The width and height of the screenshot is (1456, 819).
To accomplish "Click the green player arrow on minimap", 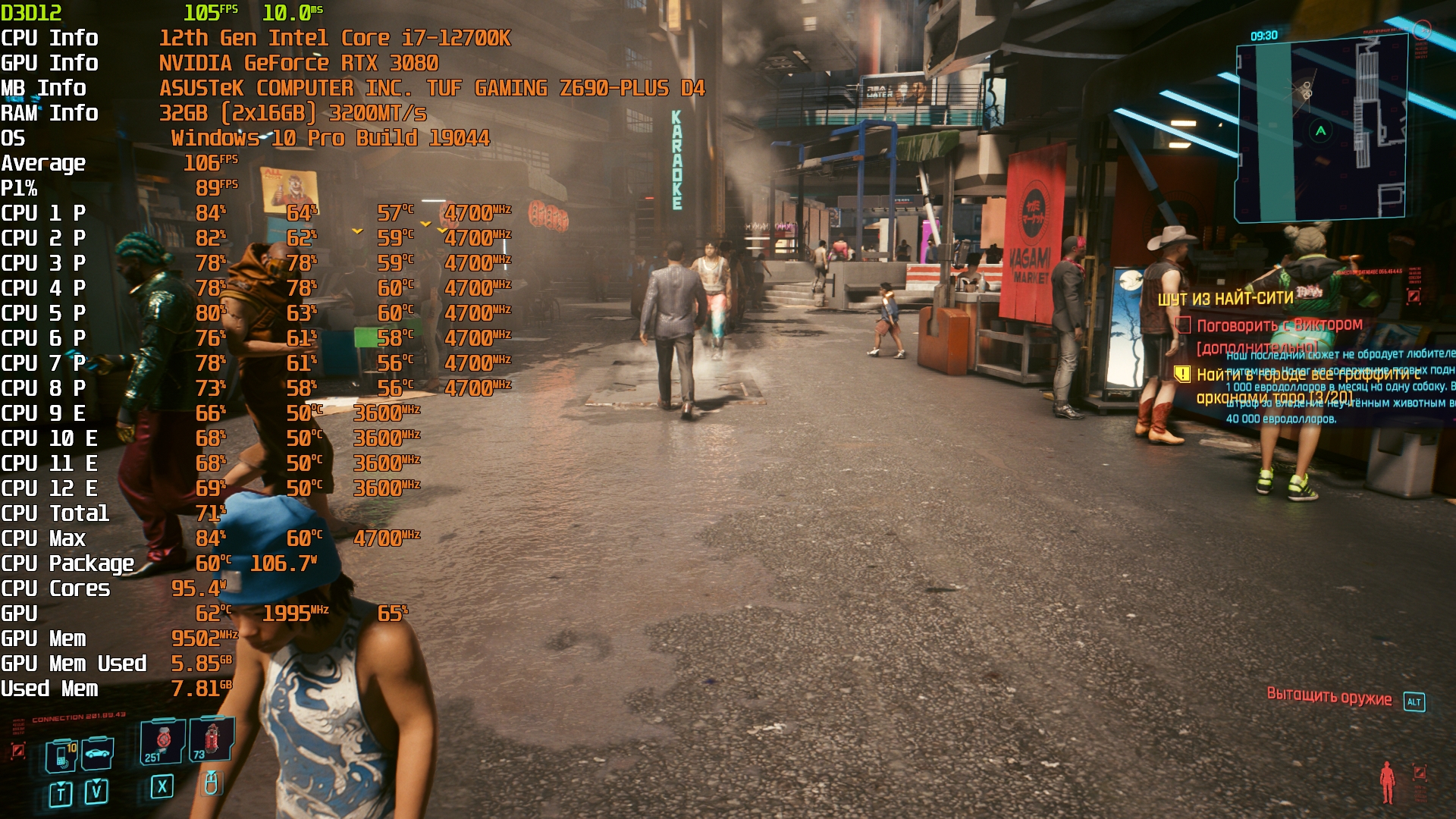I will click(x=1321, y=131).
